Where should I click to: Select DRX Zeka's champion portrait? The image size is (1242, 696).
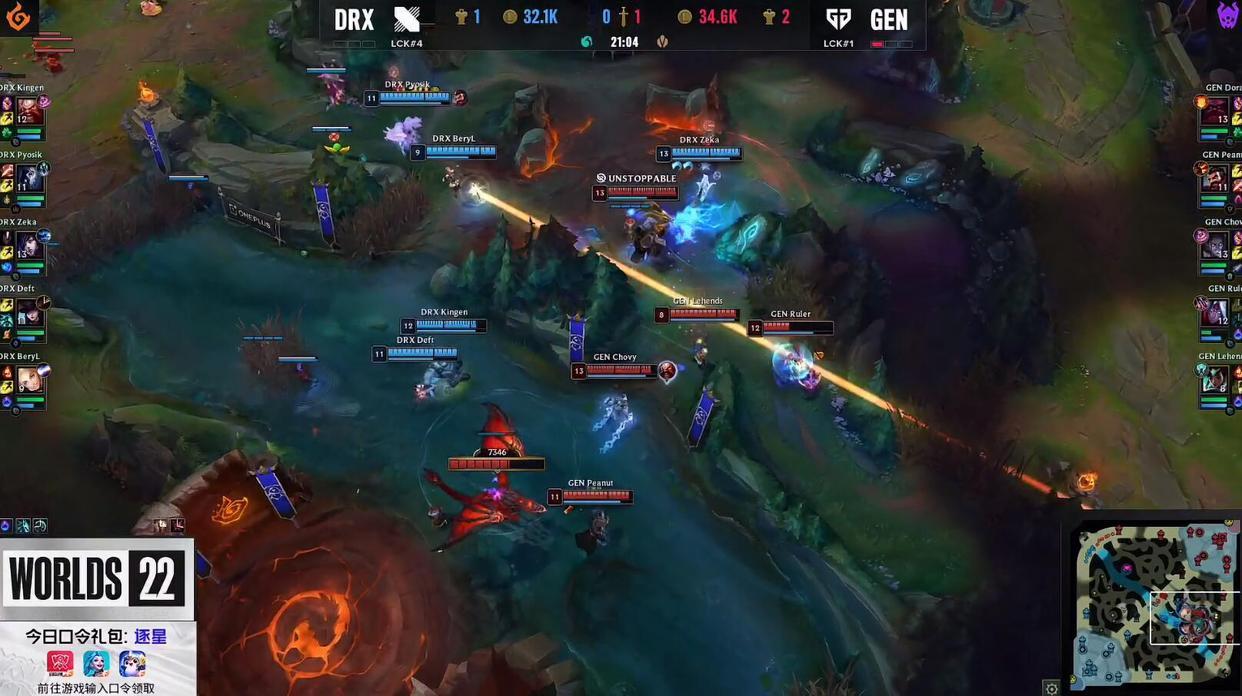pos(29,245)
